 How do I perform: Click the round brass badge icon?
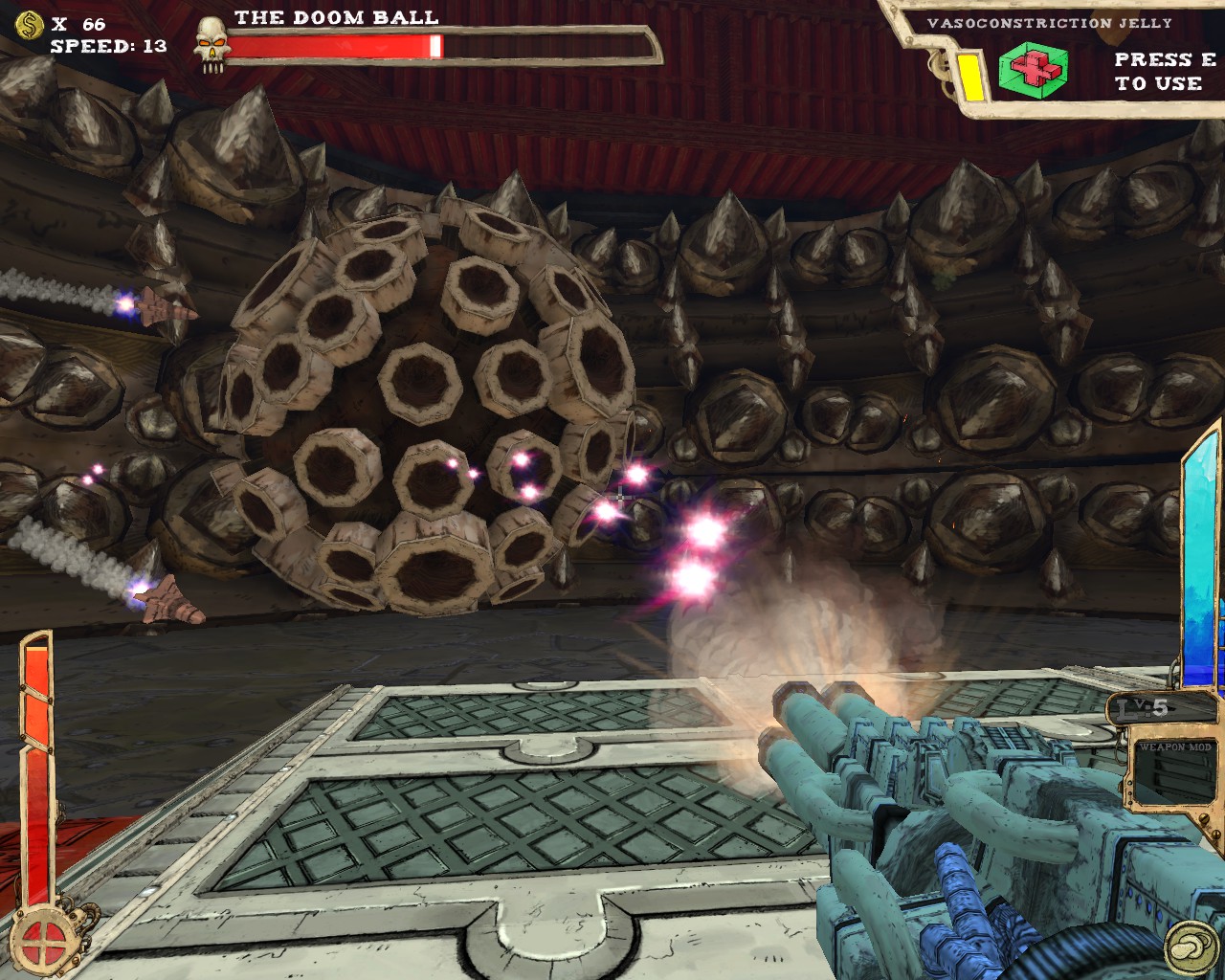click(x=1187, y=942)
